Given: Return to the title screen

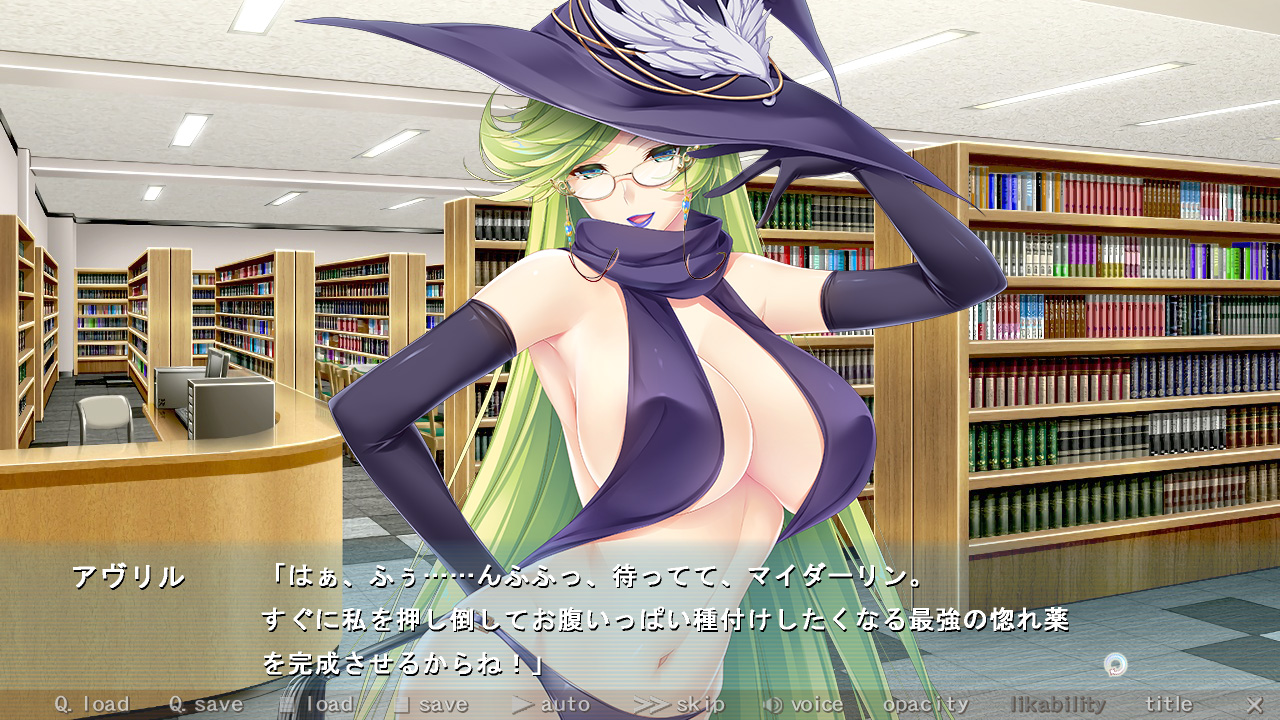Looking at the screenshot, I should [1169, 704].
